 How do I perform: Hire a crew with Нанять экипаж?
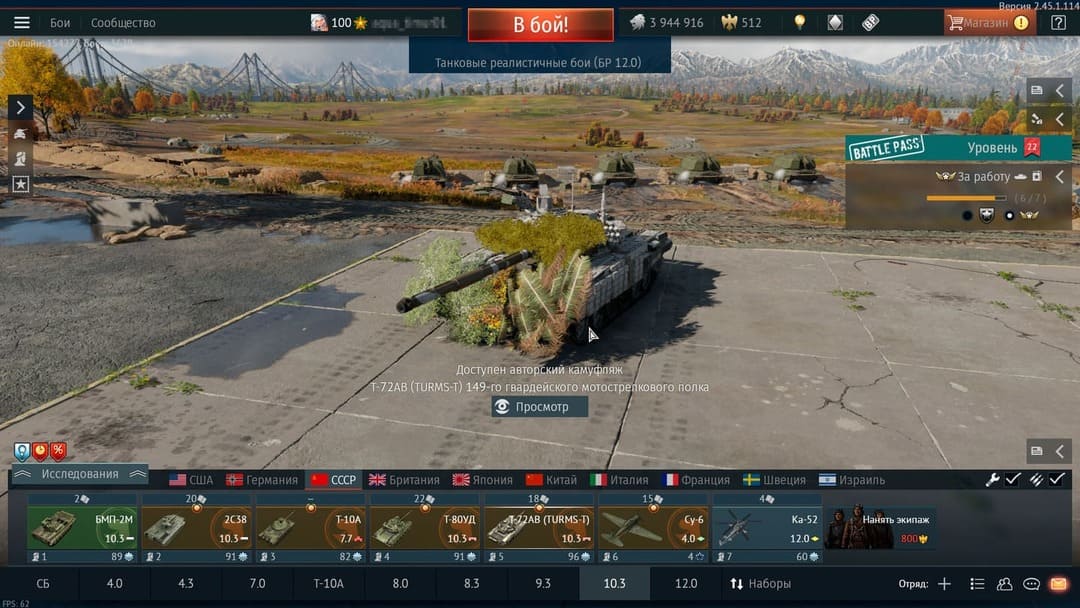pyautogui.click(x=881, y=528)
